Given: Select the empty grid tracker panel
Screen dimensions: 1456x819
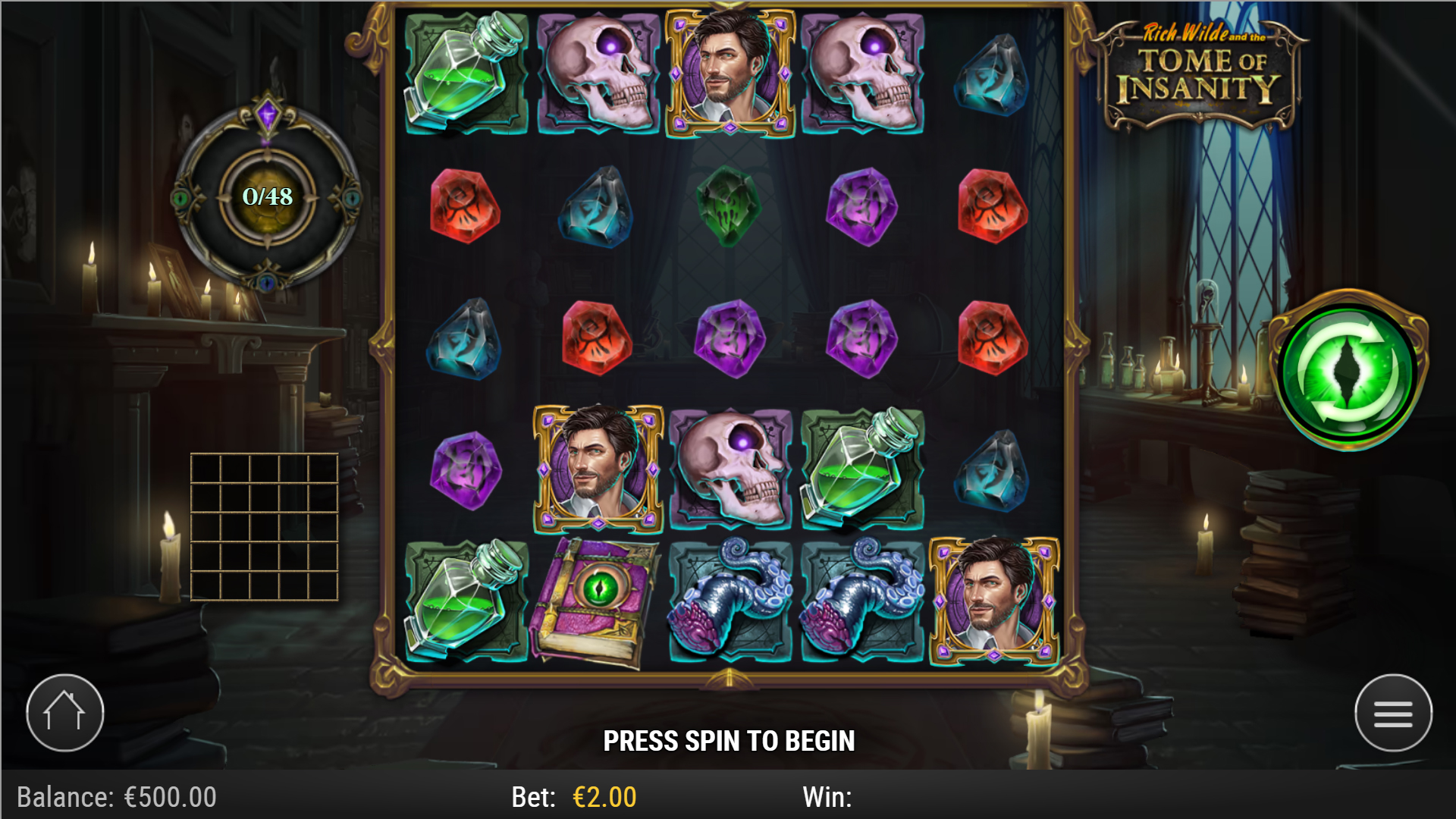Looking at the screenshot, I should coord(265,527).
